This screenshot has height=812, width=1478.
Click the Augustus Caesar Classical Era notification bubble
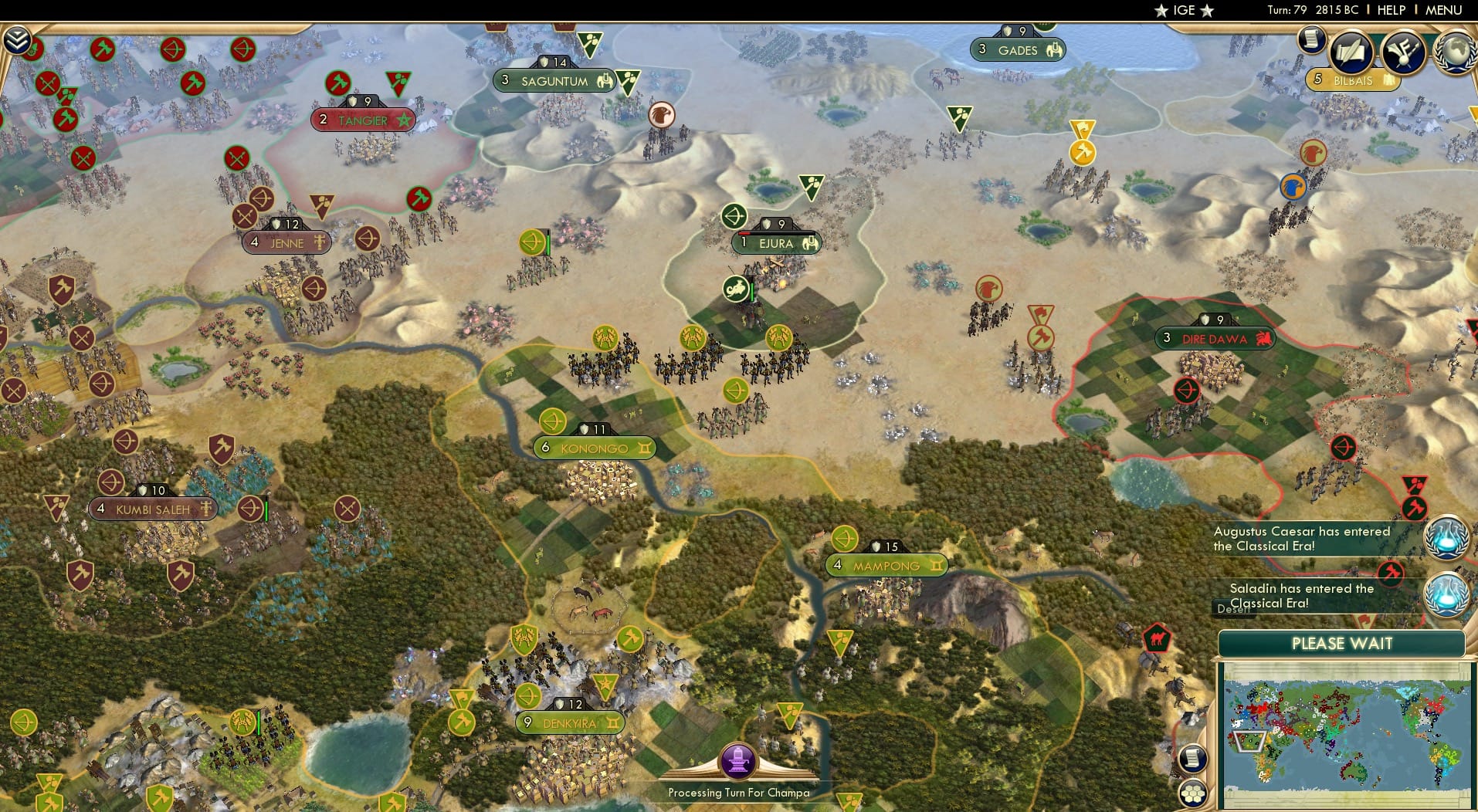tap(1446, 536)
